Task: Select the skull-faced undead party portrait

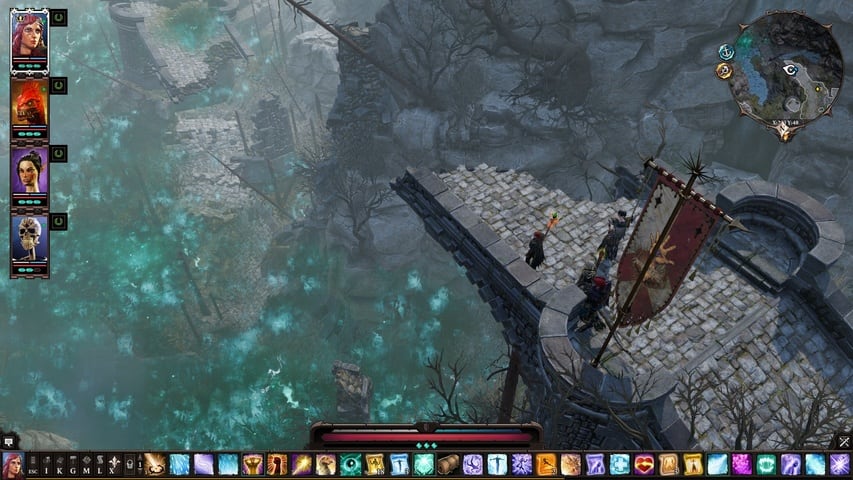Action: pos(28,238)
